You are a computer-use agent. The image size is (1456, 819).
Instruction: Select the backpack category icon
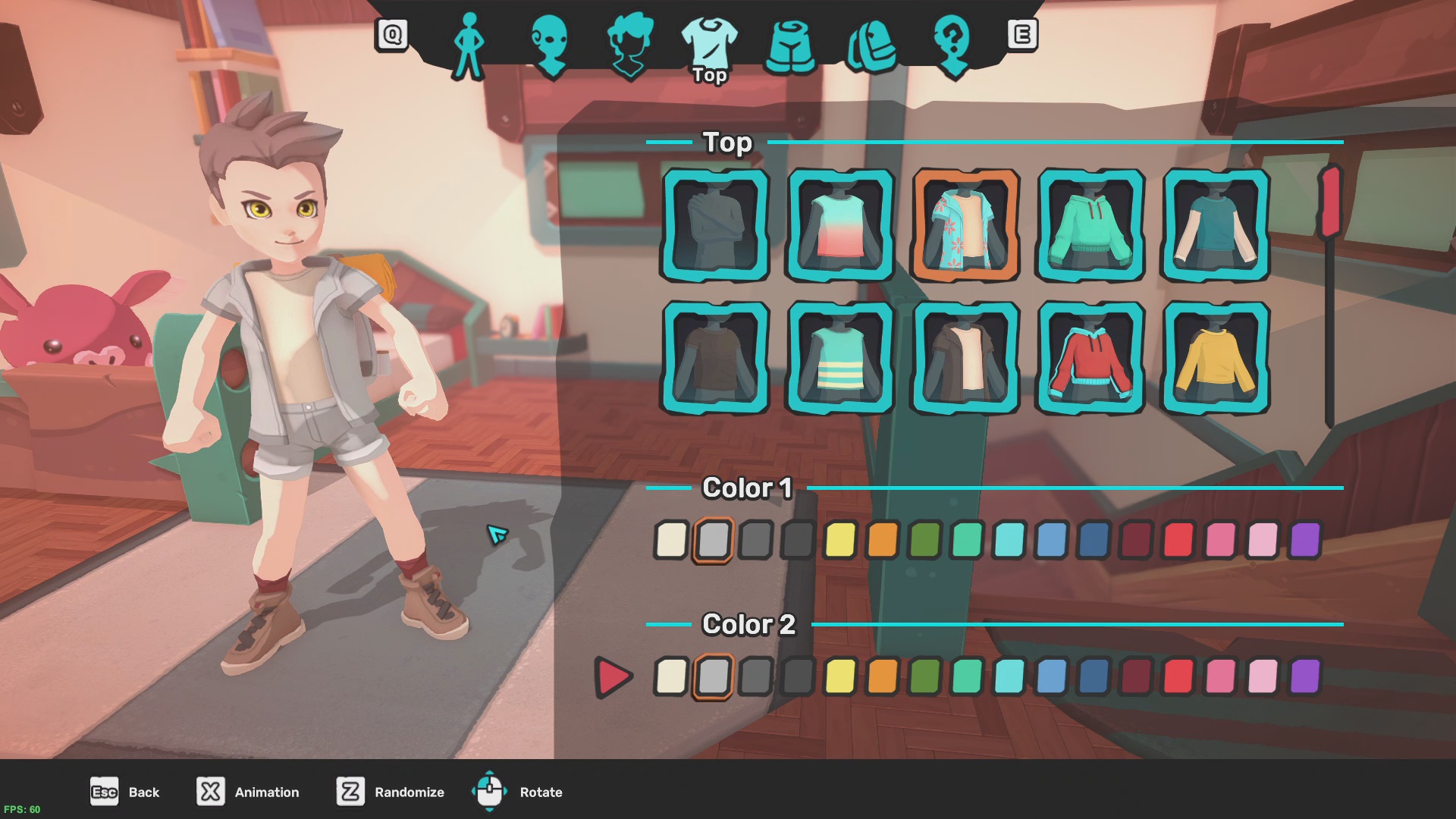871,45
